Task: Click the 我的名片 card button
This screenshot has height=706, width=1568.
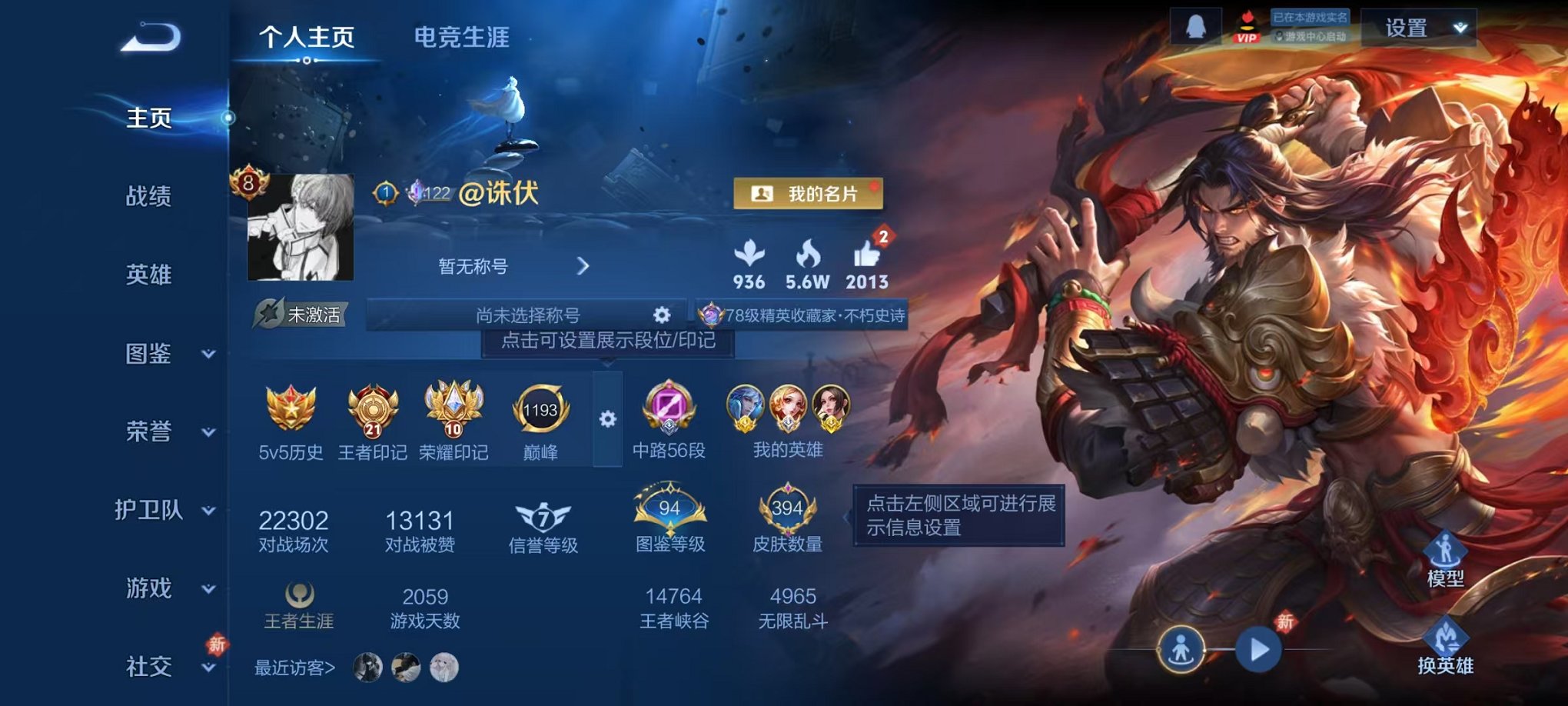Action: tap(809, 193)
